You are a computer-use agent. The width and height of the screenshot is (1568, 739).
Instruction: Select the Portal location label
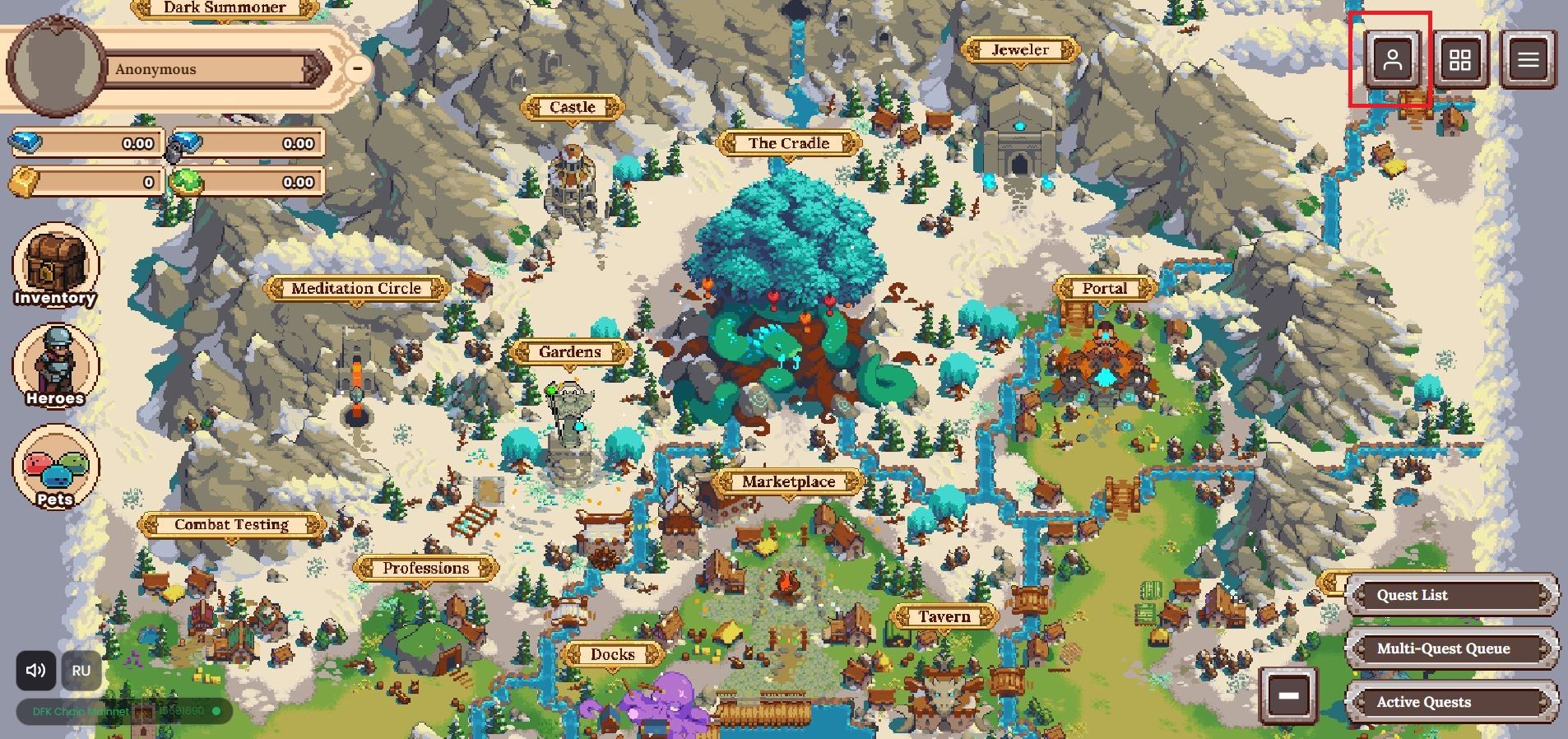tap(1104, 289)
